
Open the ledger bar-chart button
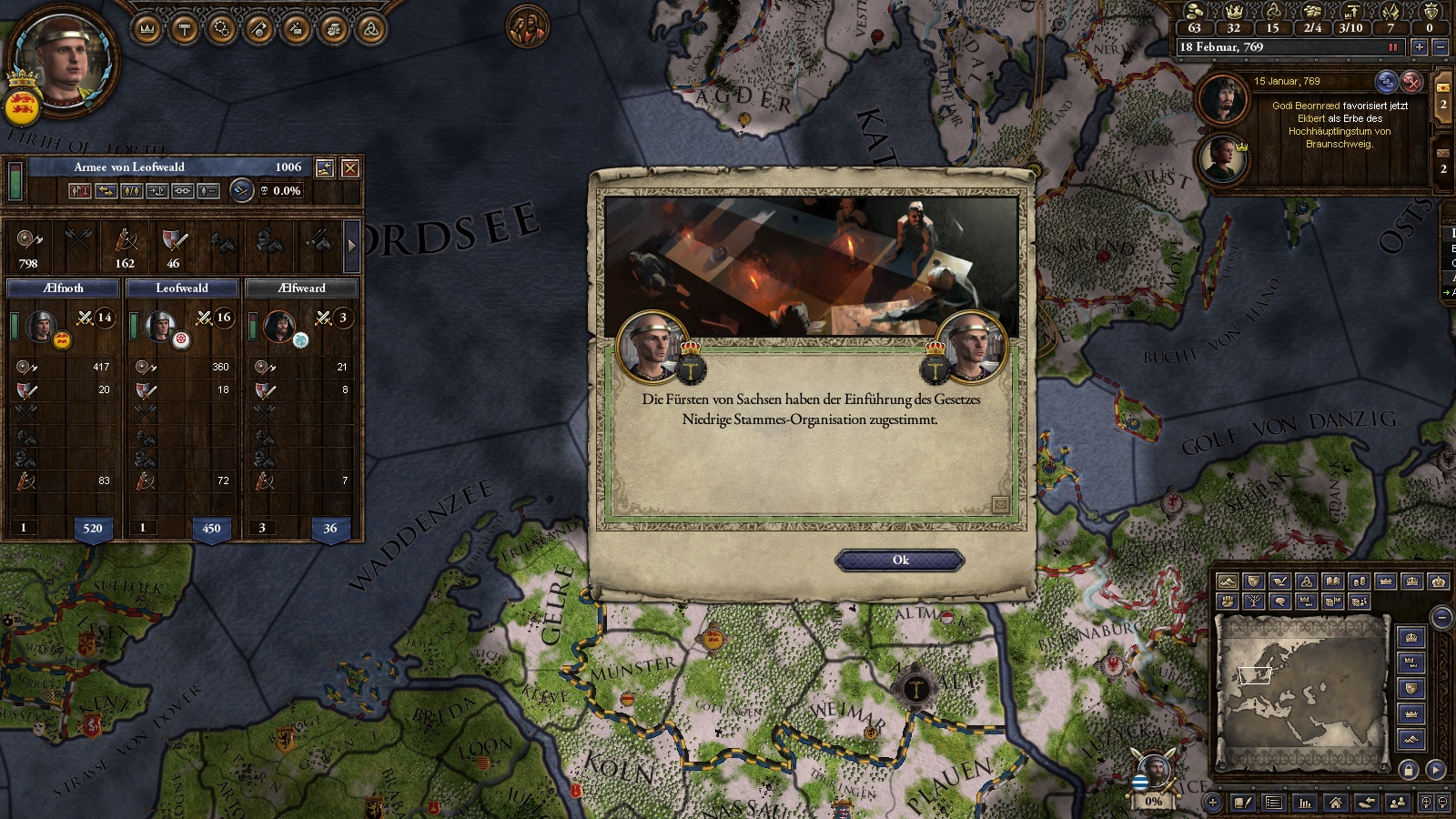(1305, 803)
